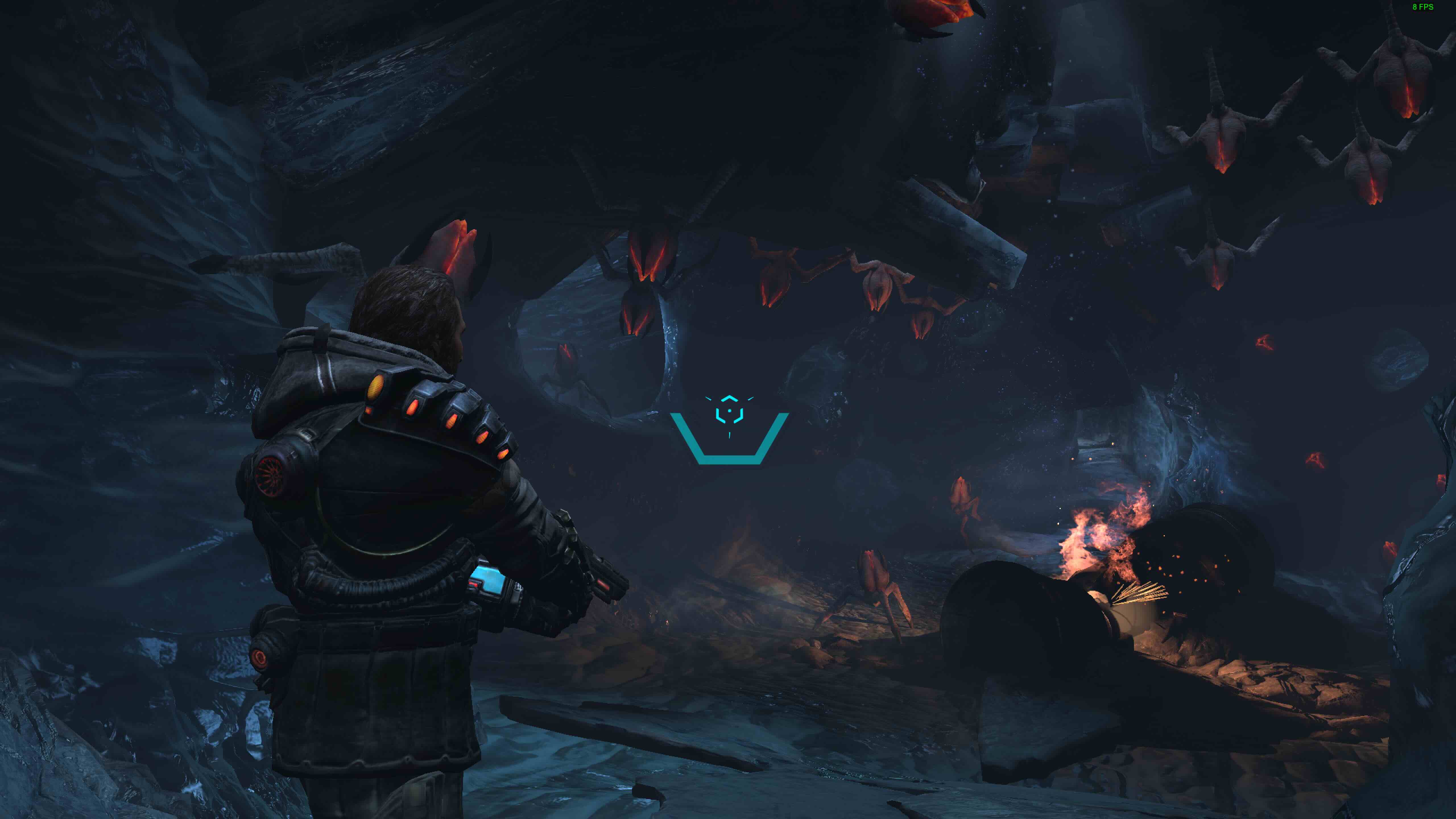Click the teal V-shaped bracket under the reticle
This screenshot has width=1456, height=819.
730,461
